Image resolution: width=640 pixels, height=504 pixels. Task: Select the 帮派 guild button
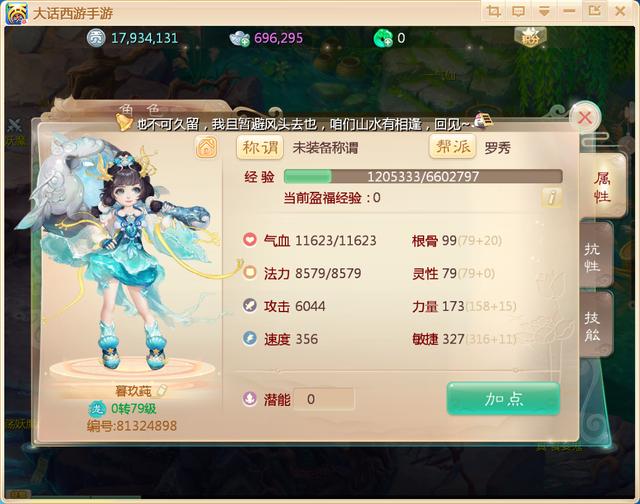point(452,147)
